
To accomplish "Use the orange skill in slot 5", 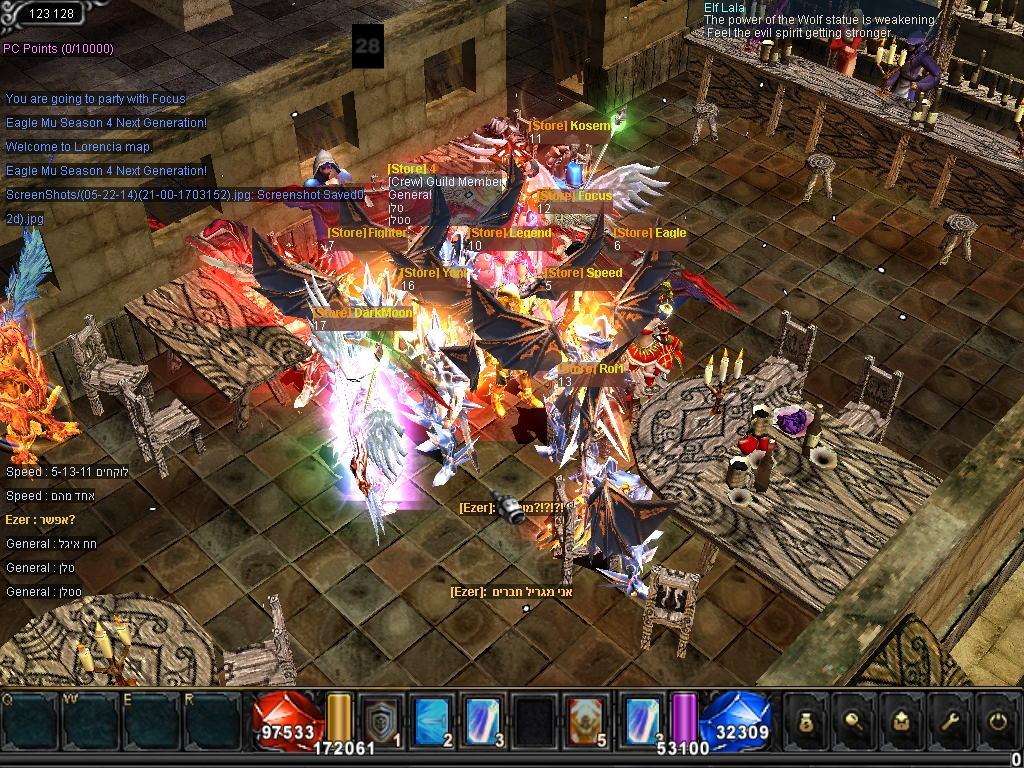I will [x=590, y=717].
